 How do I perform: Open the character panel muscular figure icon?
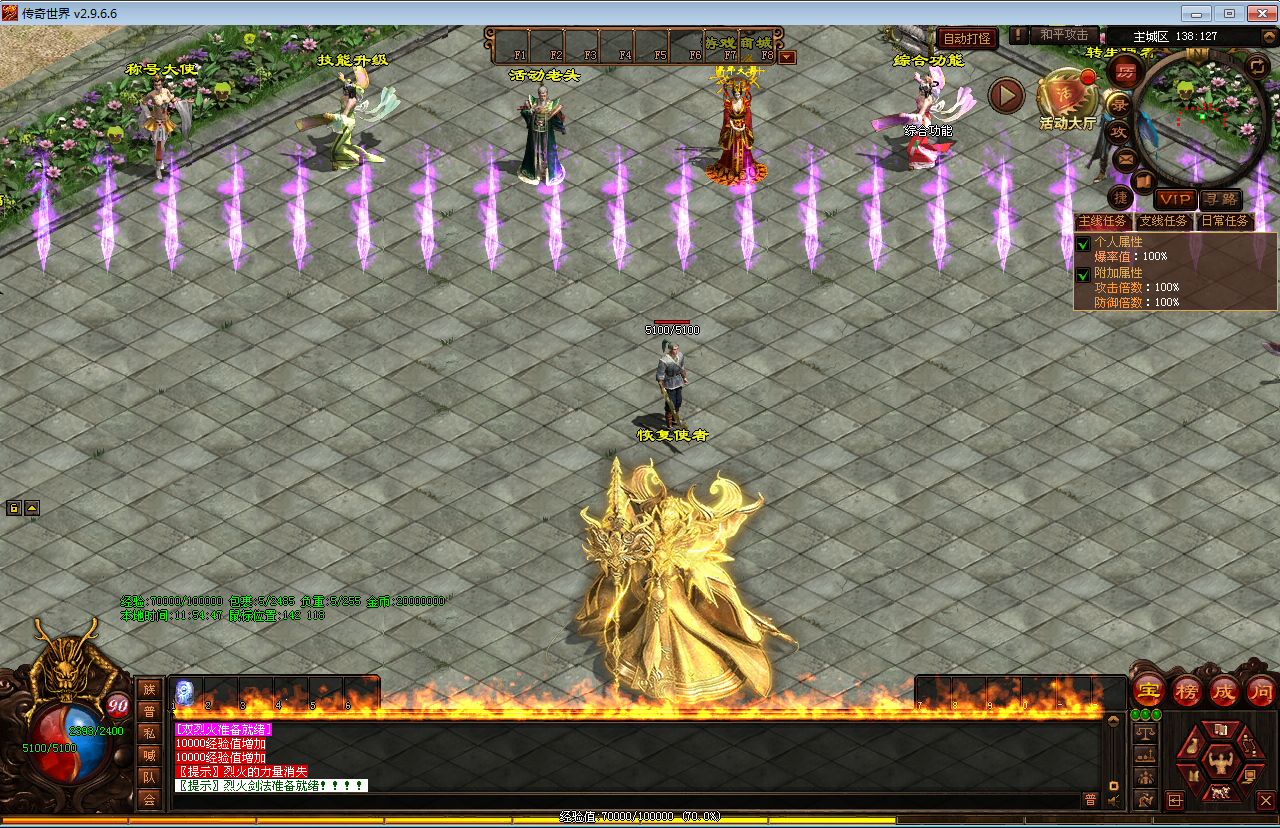tap(1219, 763)
